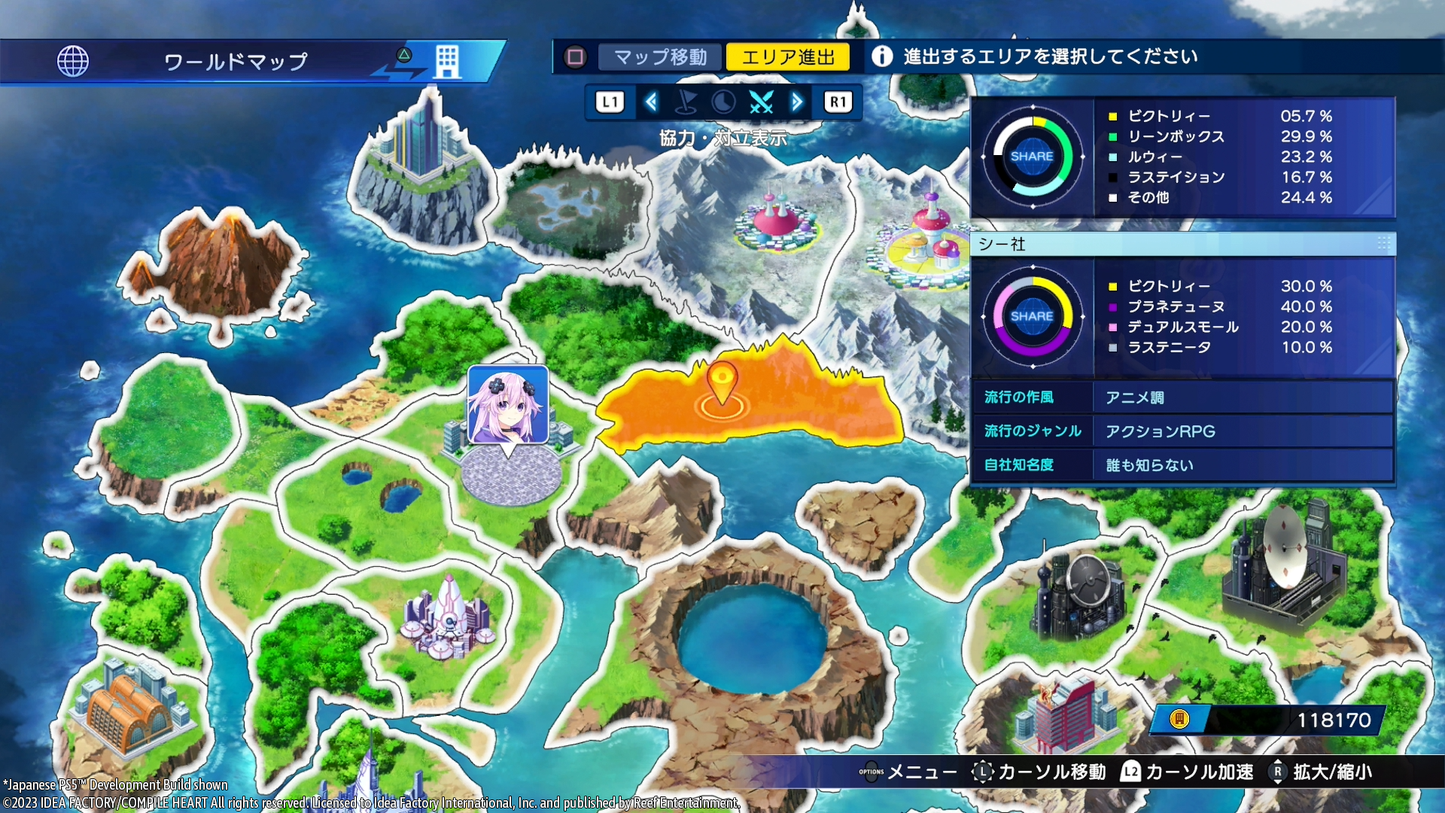Screen dimensions: 1445x813
Task: Click the SHARE globe in the top pie chart
Action: pos(1032,156)
